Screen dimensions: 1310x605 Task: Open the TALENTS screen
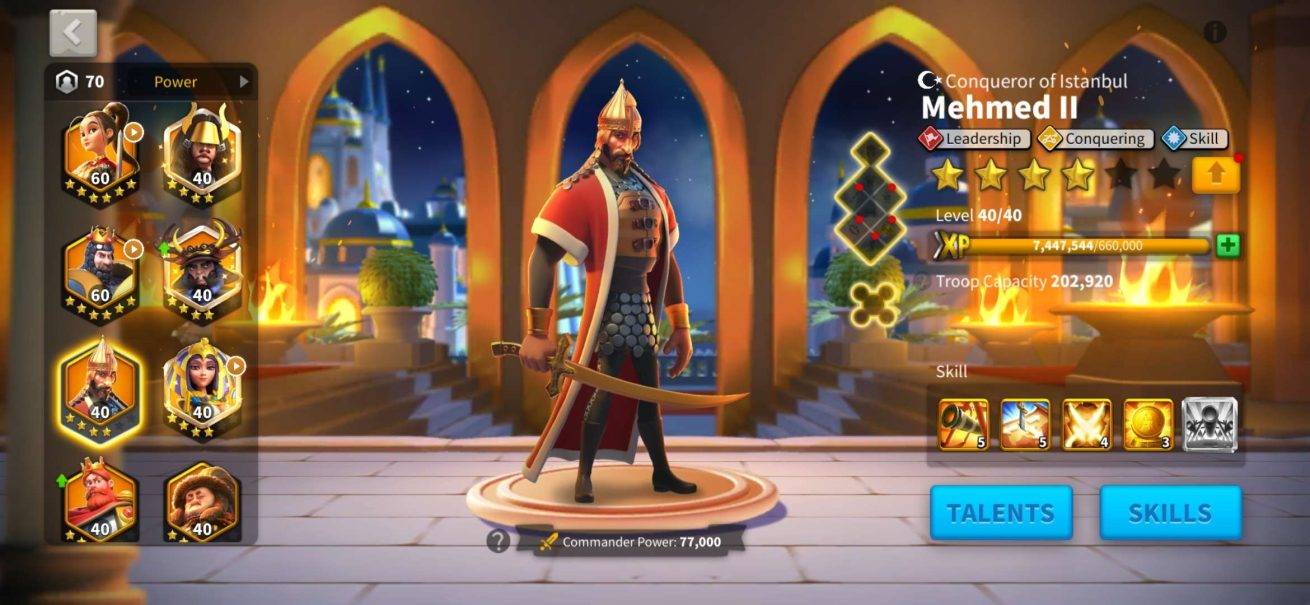[1001, 513]
